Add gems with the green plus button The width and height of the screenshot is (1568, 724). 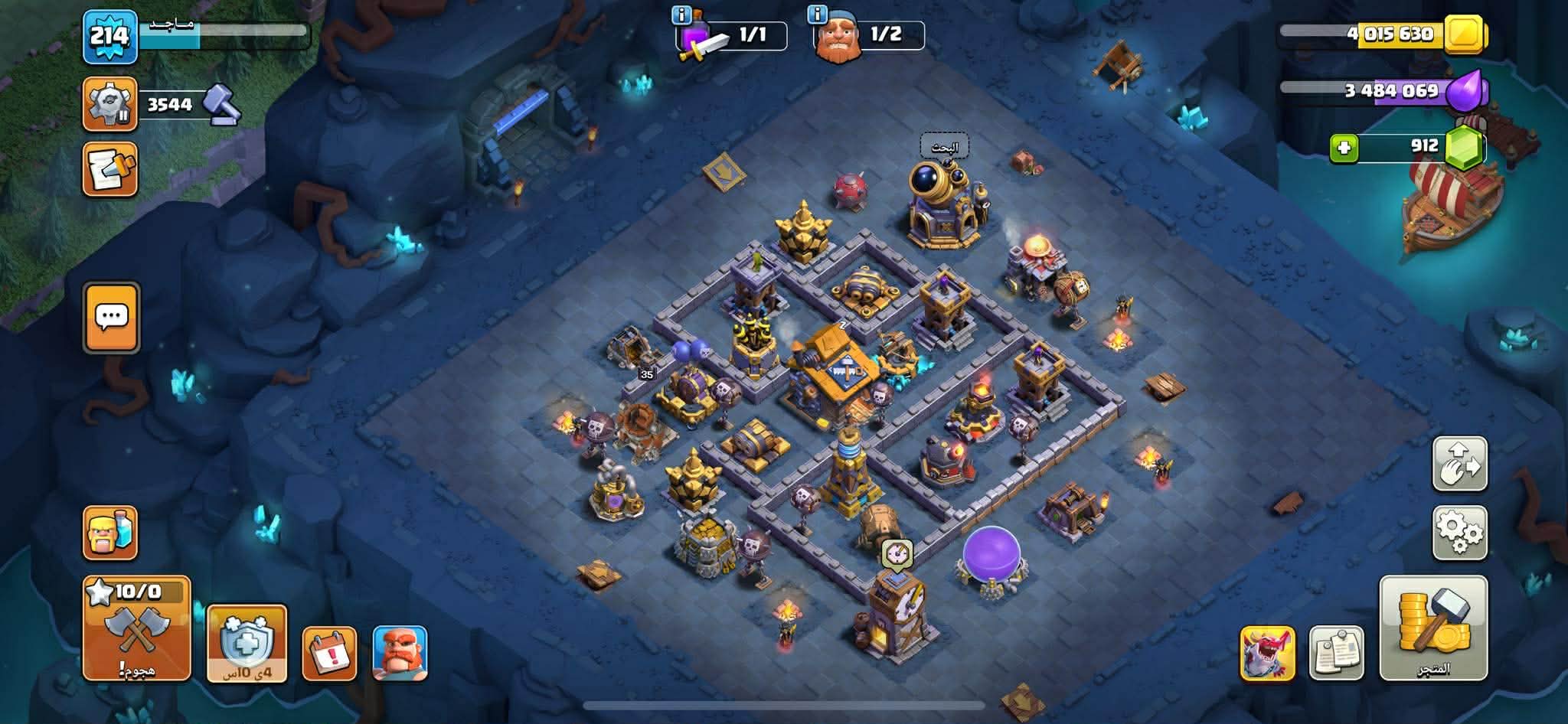1344,148
